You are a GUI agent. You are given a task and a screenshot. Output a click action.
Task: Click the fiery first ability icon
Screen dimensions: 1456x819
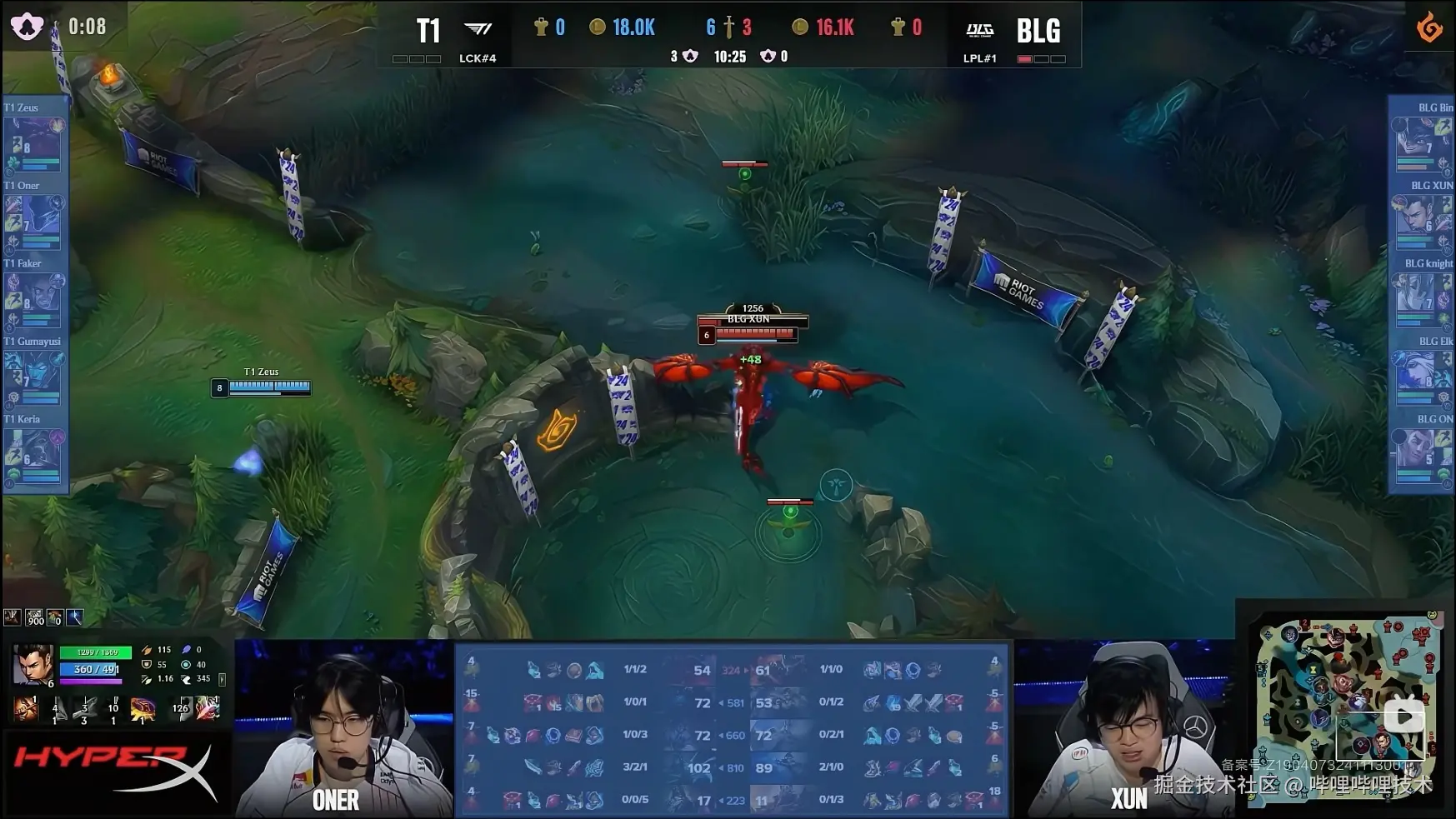point(27,709)
